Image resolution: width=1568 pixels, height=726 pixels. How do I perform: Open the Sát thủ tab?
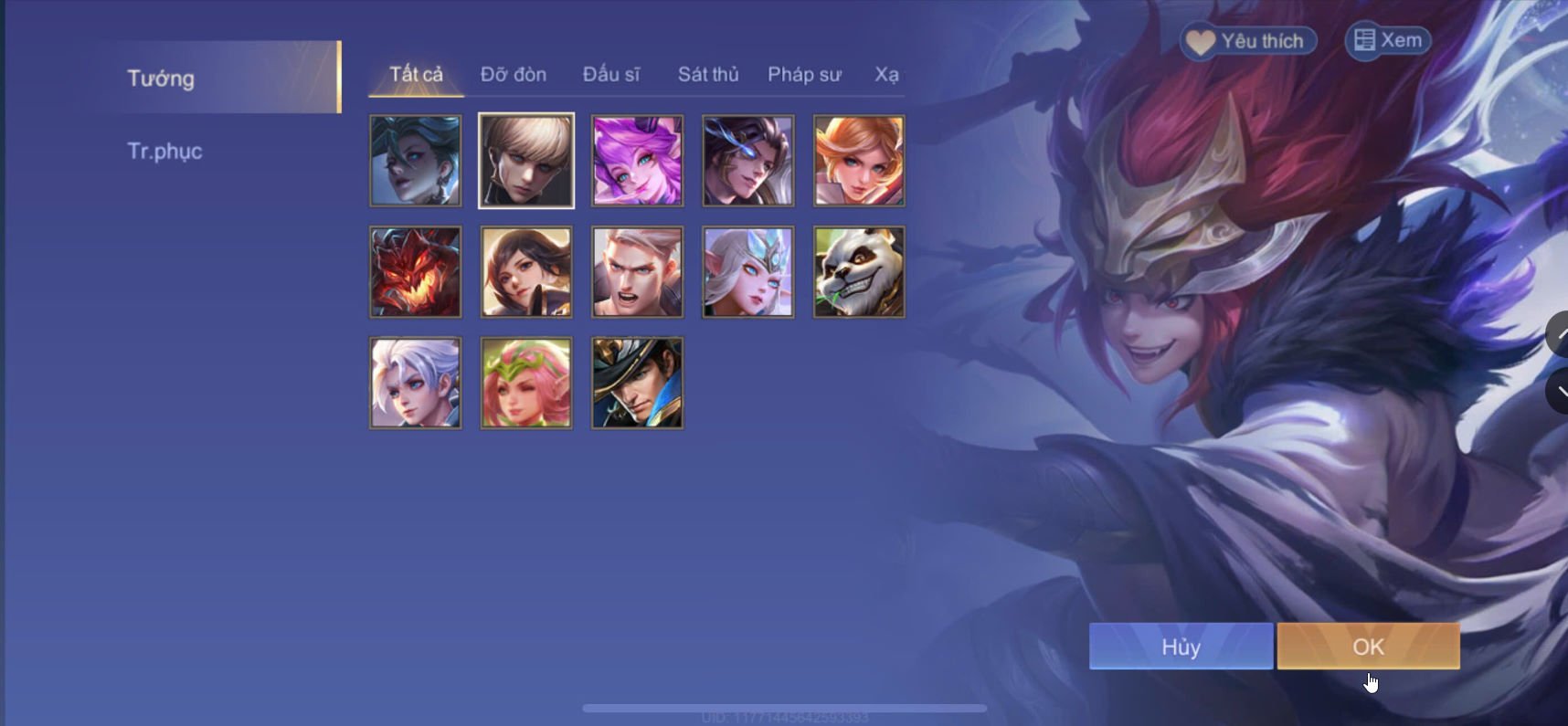(x=708, y=74)
